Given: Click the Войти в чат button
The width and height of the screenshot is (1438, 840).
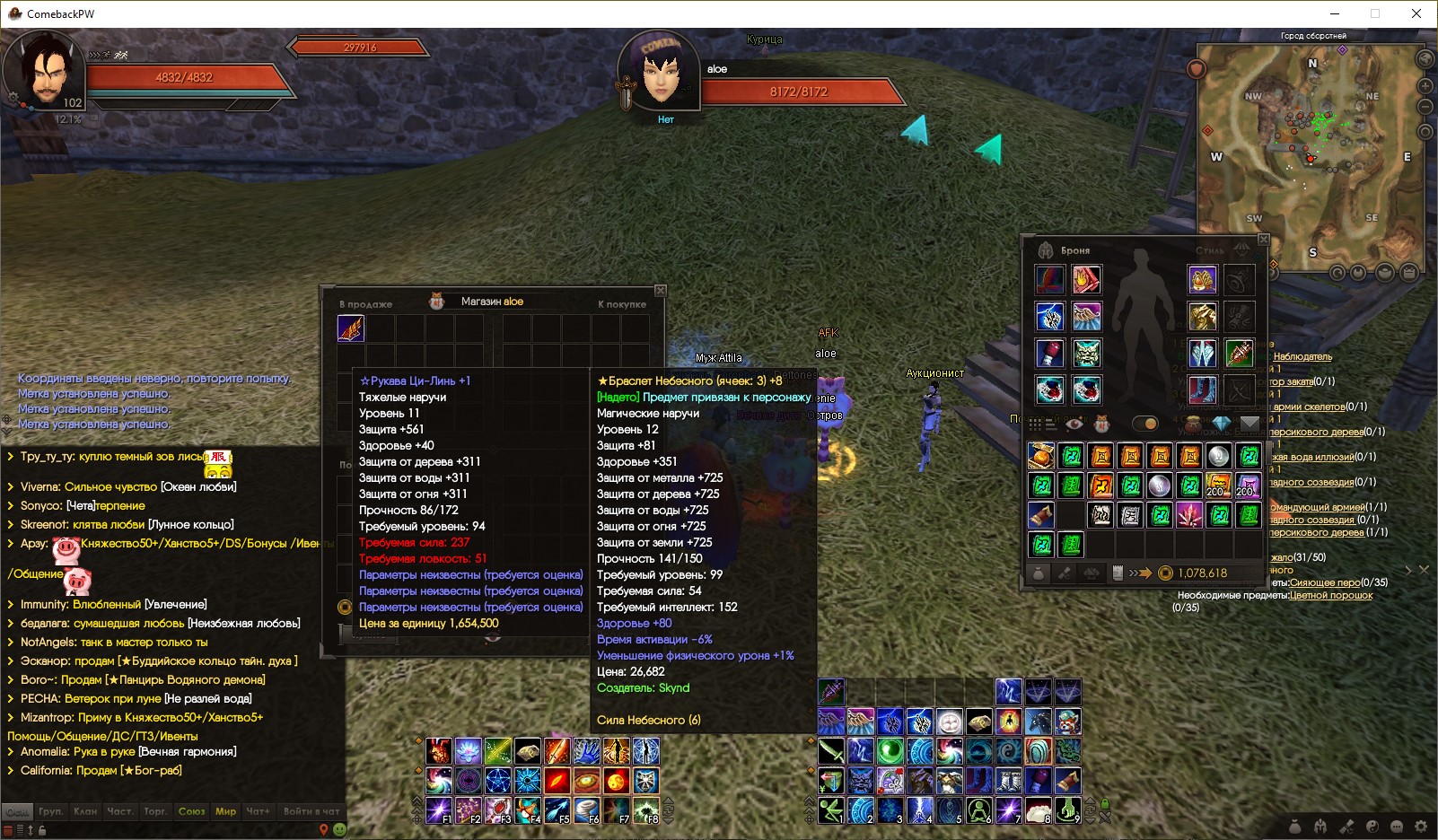Looking at the screenshot, I should coord(311,811).
